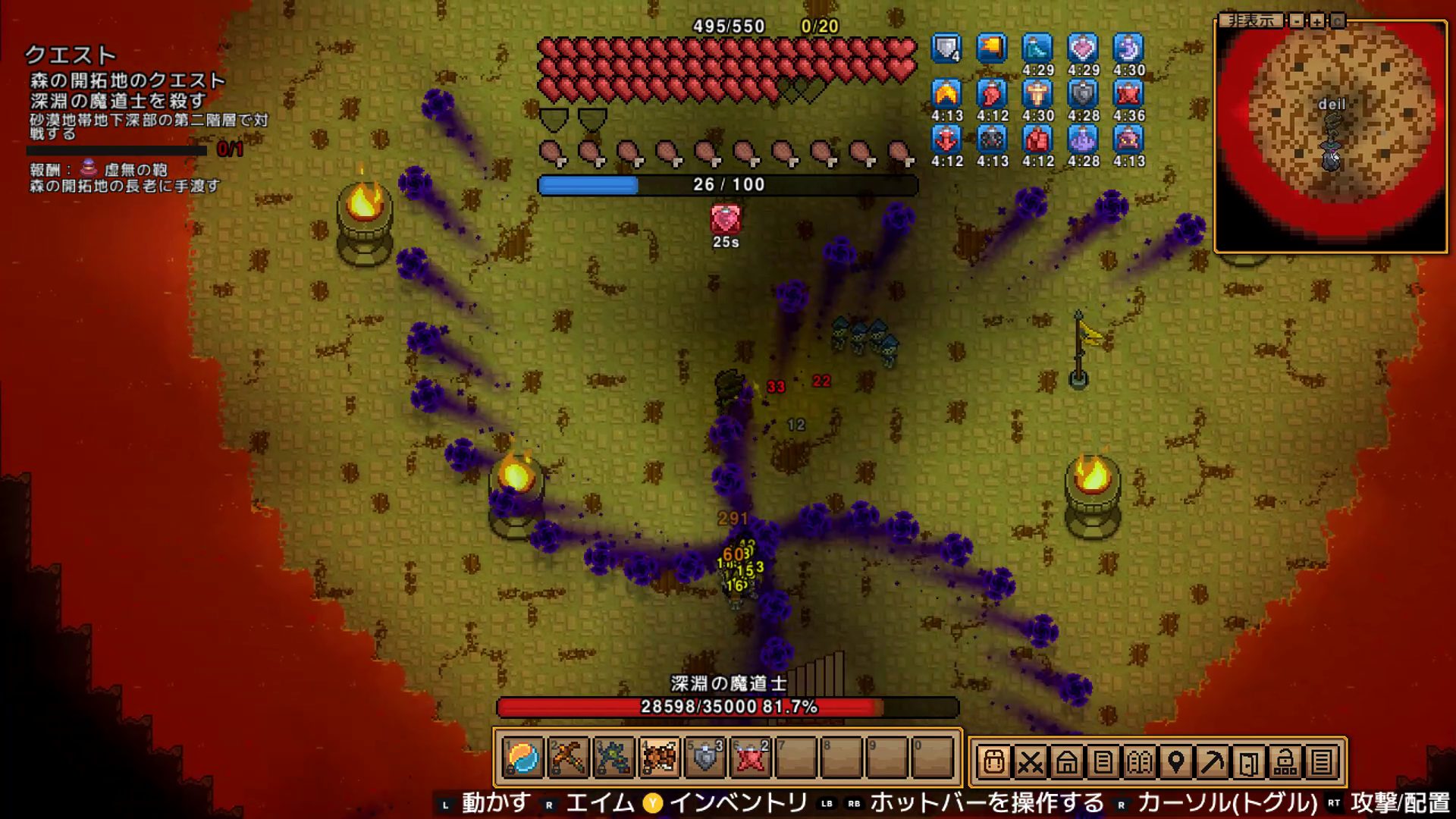Hide the minimap with the 非表示 button

1251,20
